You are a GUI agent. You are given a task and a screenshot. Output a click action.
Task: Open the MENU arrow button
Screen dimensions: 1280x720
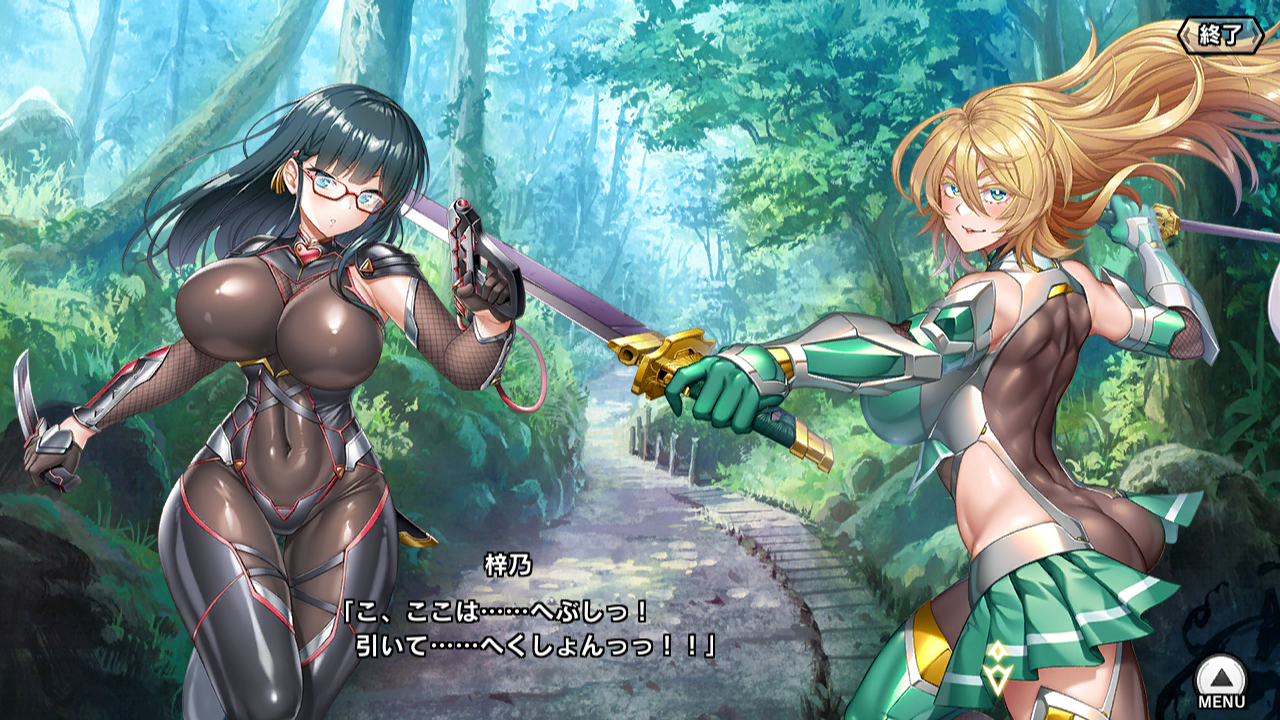[1221, 679]
